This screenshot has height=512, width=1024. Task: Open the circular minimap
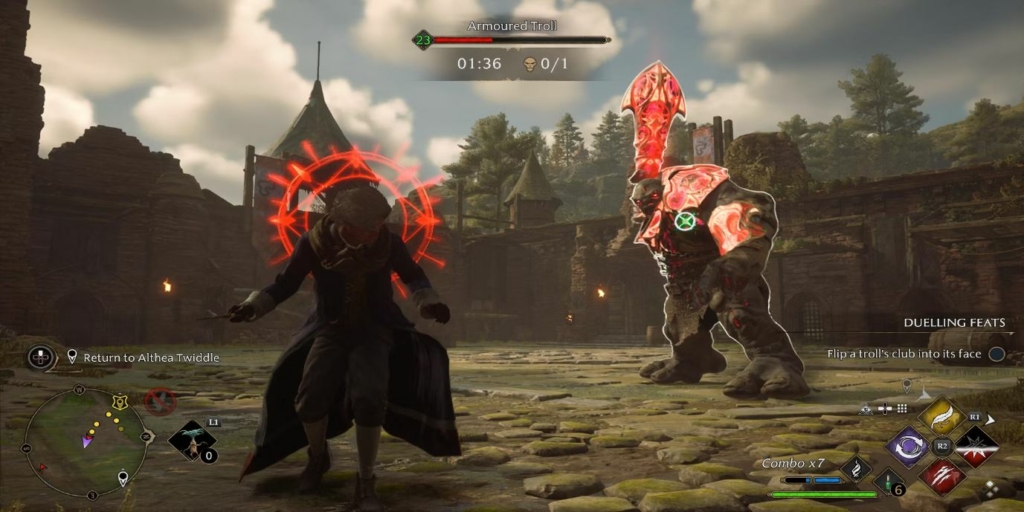click(86, 441)
